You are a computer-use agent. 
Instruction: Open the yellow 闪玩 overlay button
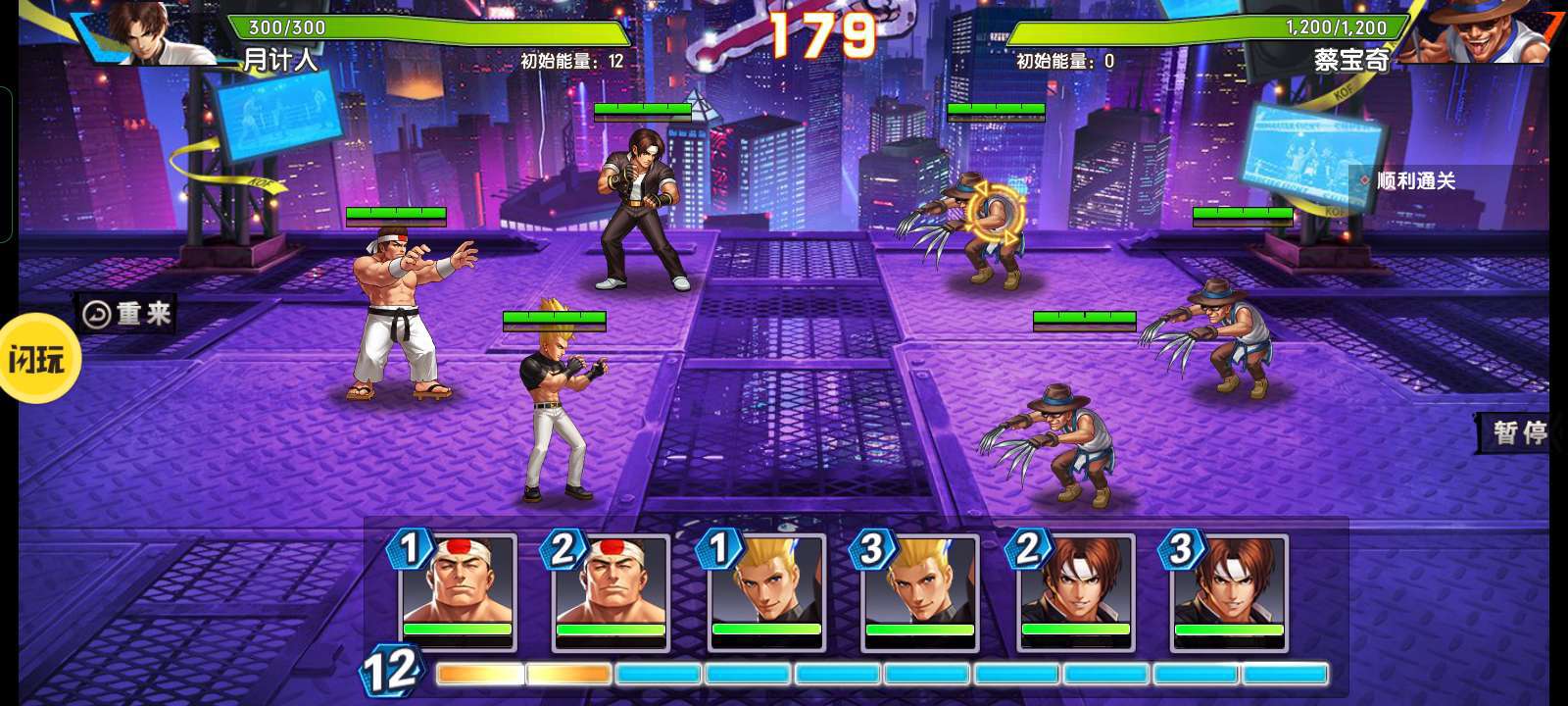click(37, 359)
